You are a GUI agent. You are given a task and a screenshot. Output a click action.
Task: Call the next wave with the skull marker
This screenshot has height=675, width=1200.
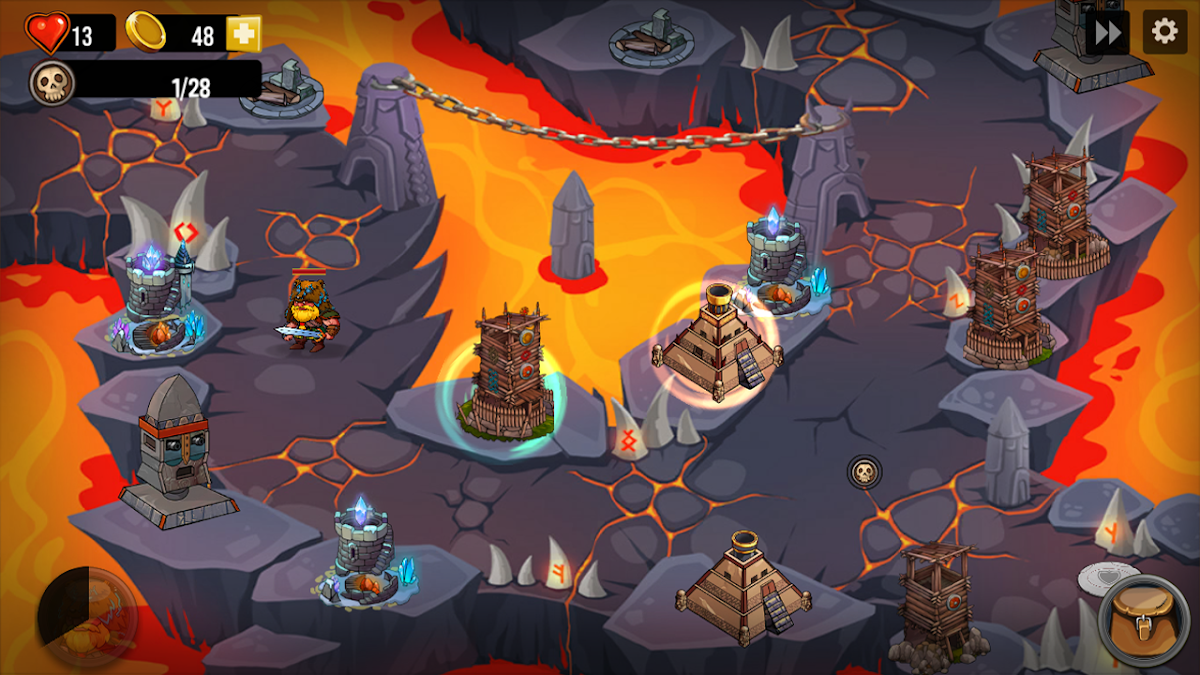(x=864, y=471)
